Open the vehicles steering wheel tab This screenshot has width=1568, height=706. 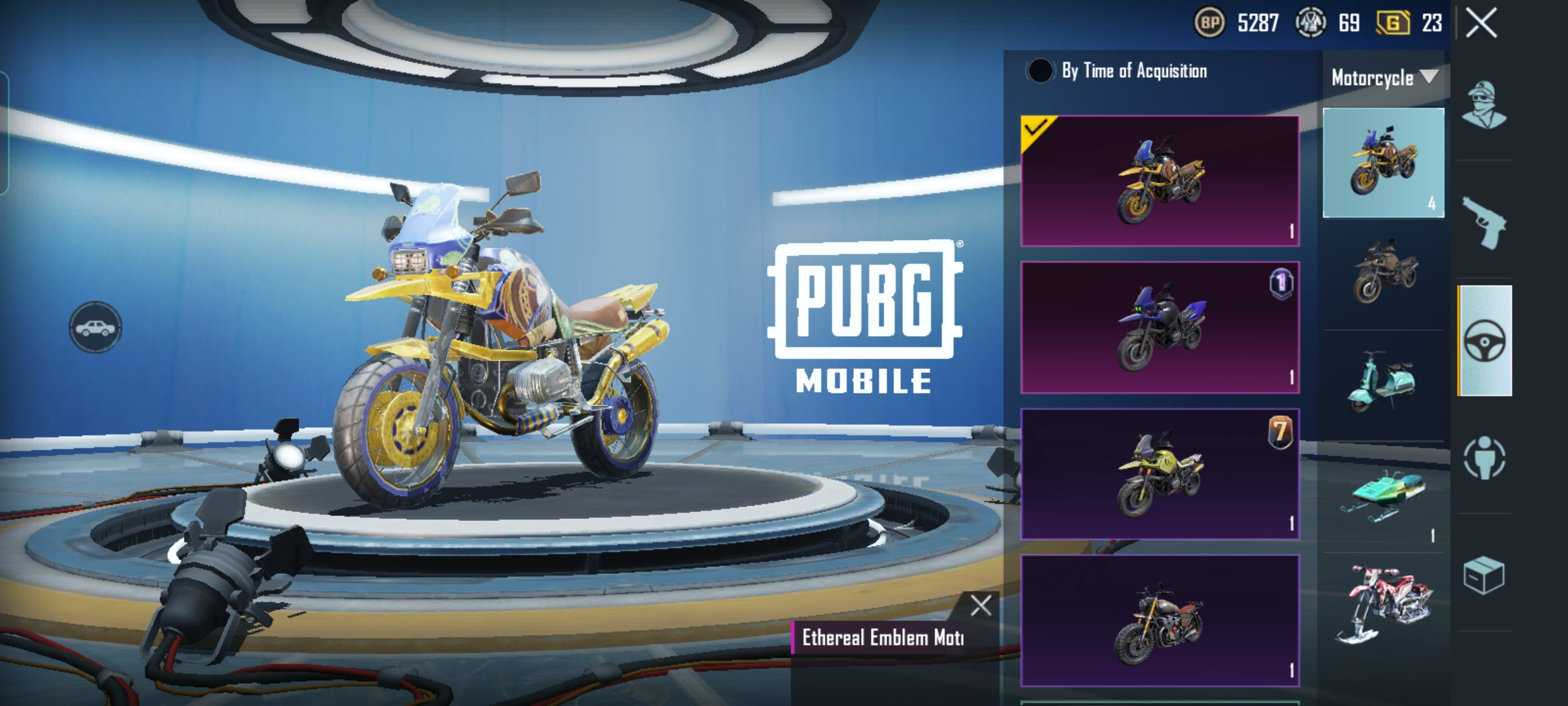(x=1484, y=341)
